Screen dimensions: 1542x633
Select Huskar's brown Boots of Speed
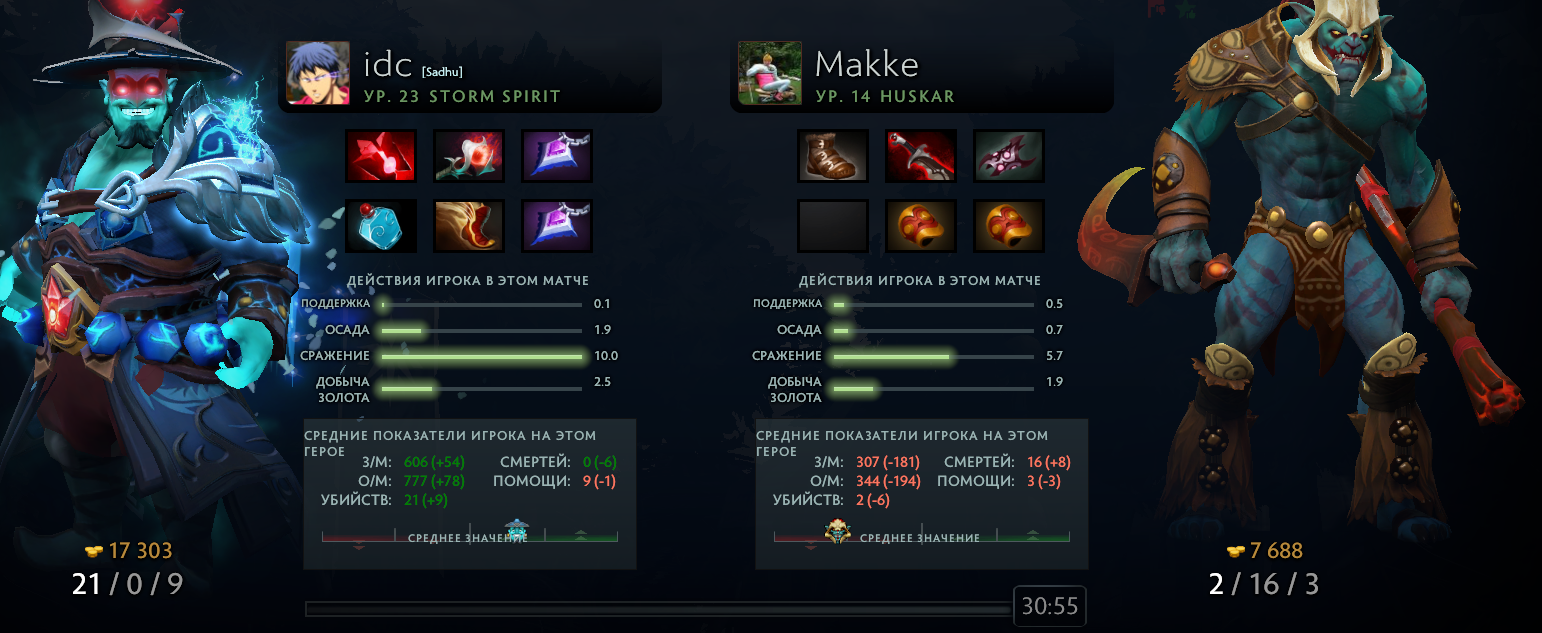click(x=832, y=155)
